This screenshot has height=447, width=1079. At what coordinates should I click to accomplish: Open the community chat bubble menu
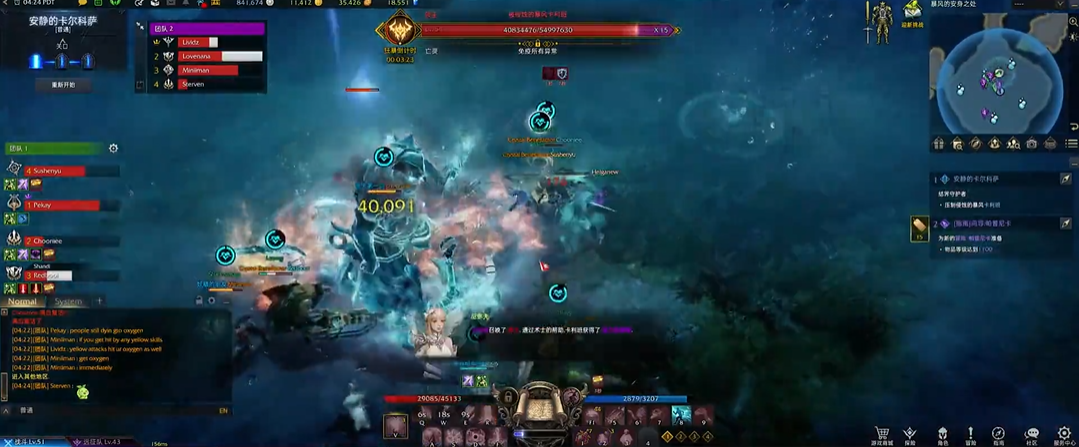tap(1031, 433)
